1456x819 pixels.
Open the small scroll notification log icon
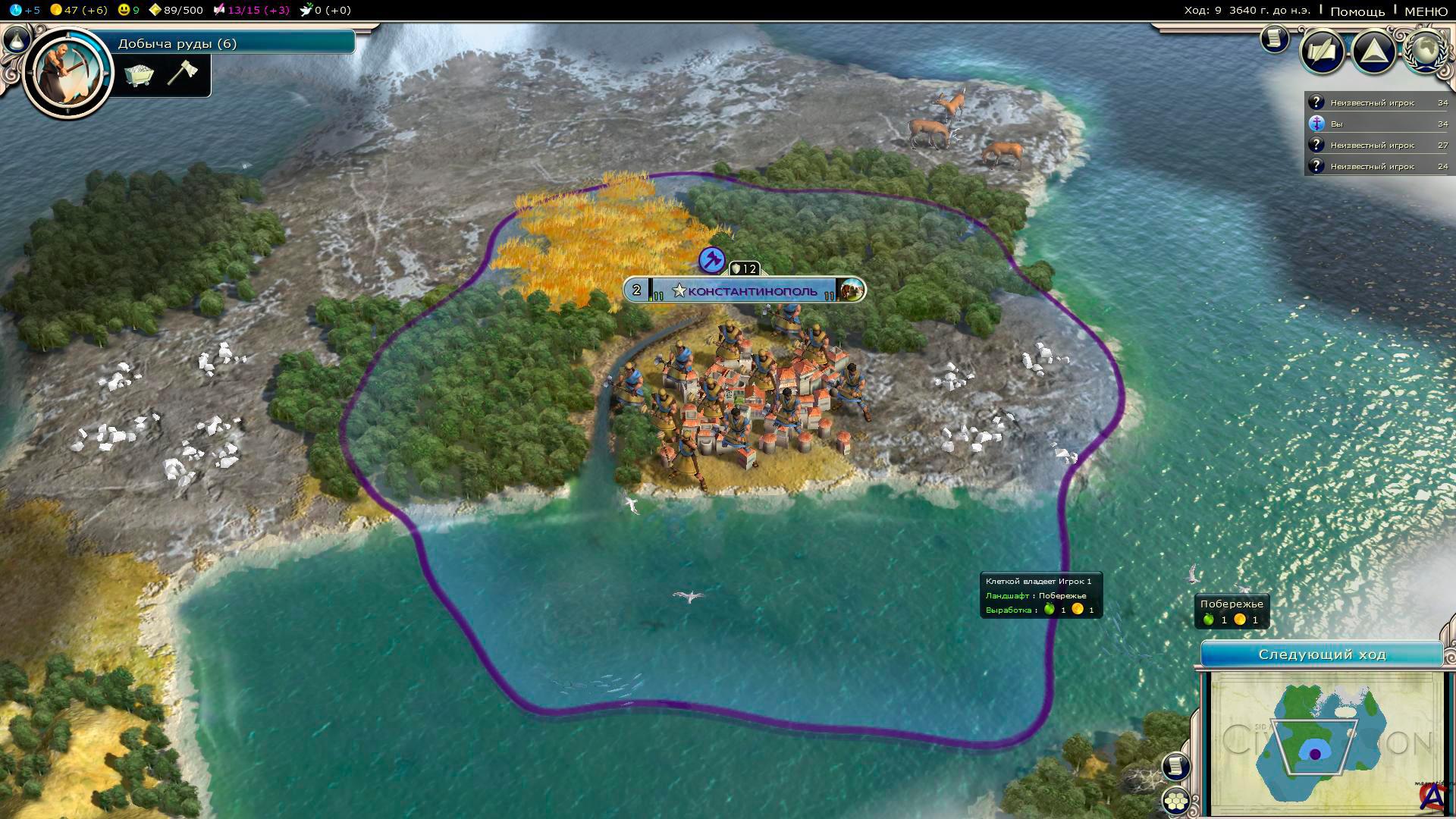click(x=1275, y=39)
